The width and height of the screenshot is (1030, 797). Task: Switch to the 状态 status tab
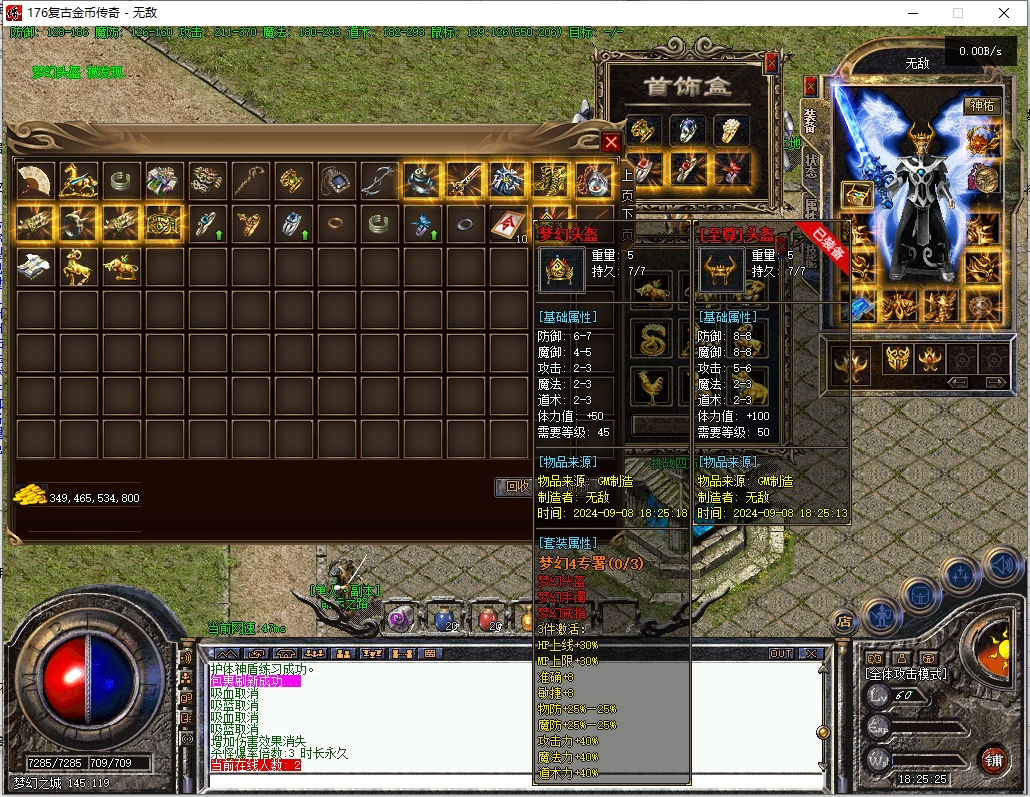[x=810, y=166]
